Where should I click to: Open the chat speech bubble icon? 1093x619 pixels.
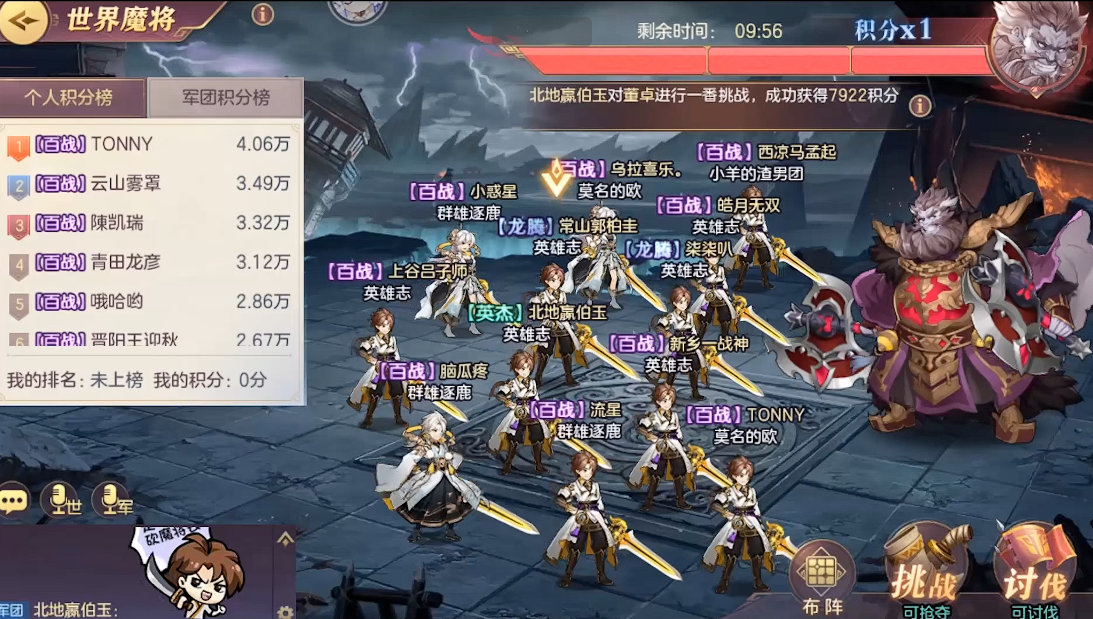14,499
